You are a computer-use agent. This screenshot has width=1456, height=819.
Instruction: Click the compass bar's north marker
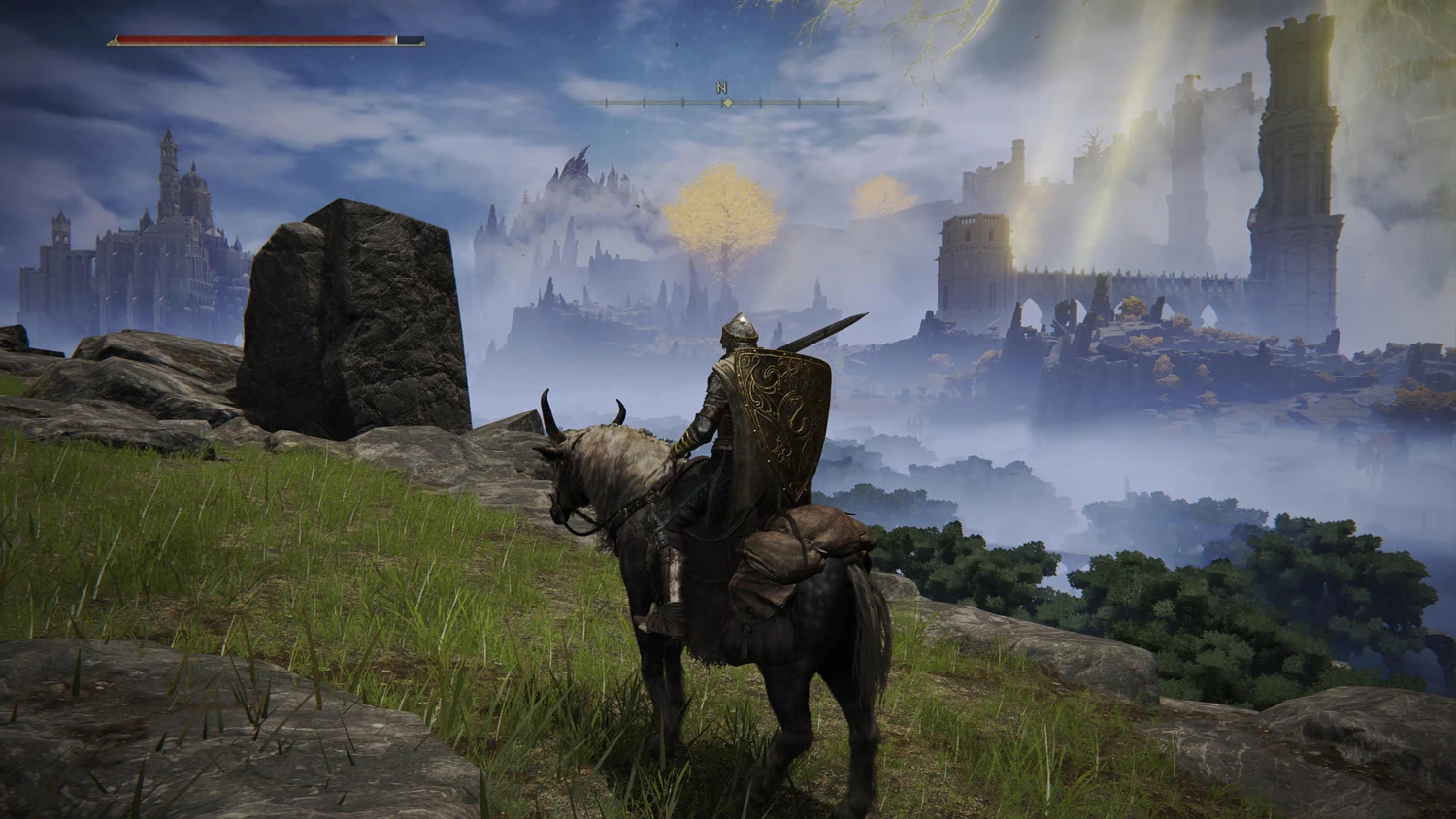723,87
